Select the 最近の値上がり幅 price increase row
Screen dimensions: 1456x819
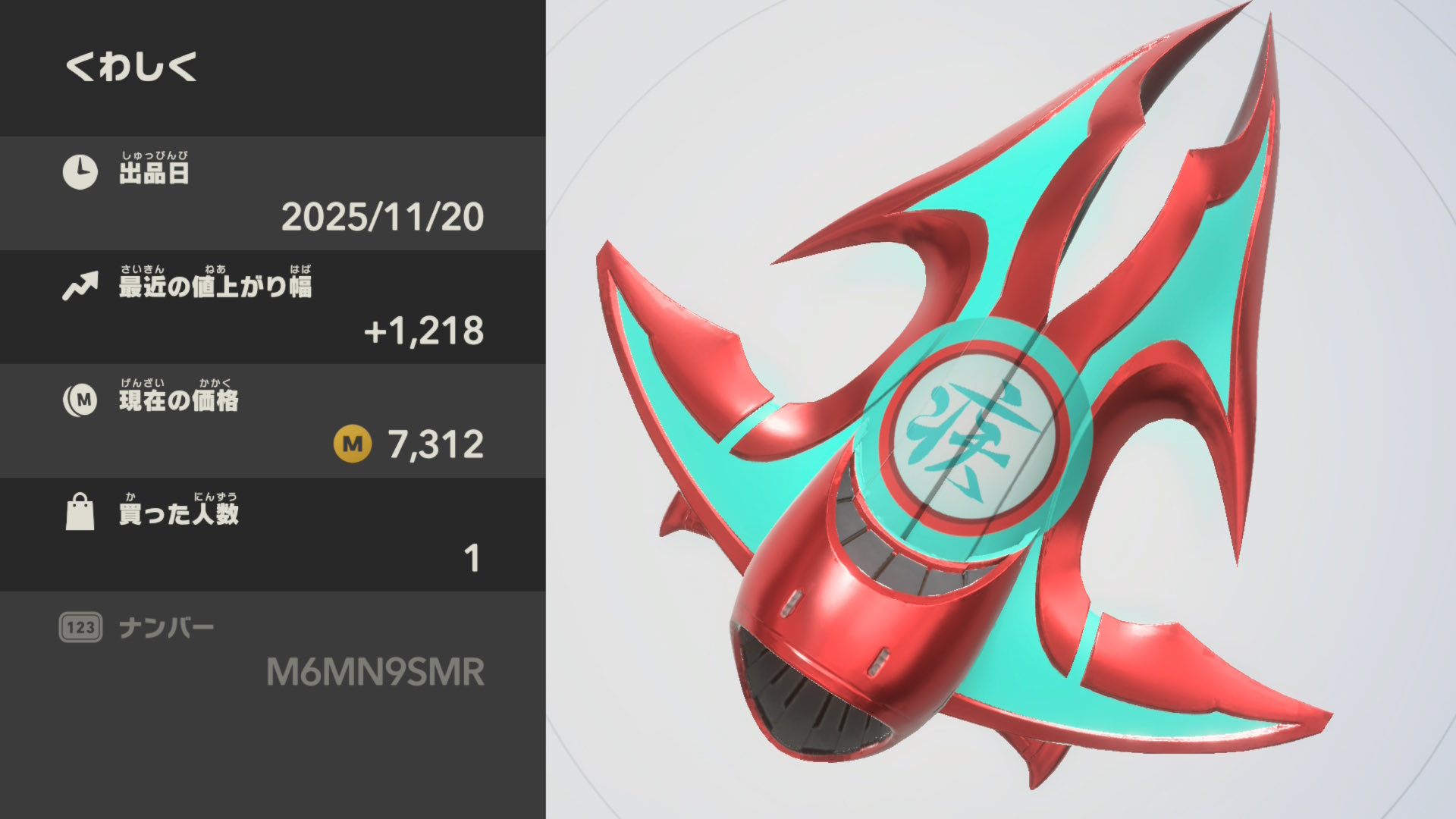coord(273,307)
